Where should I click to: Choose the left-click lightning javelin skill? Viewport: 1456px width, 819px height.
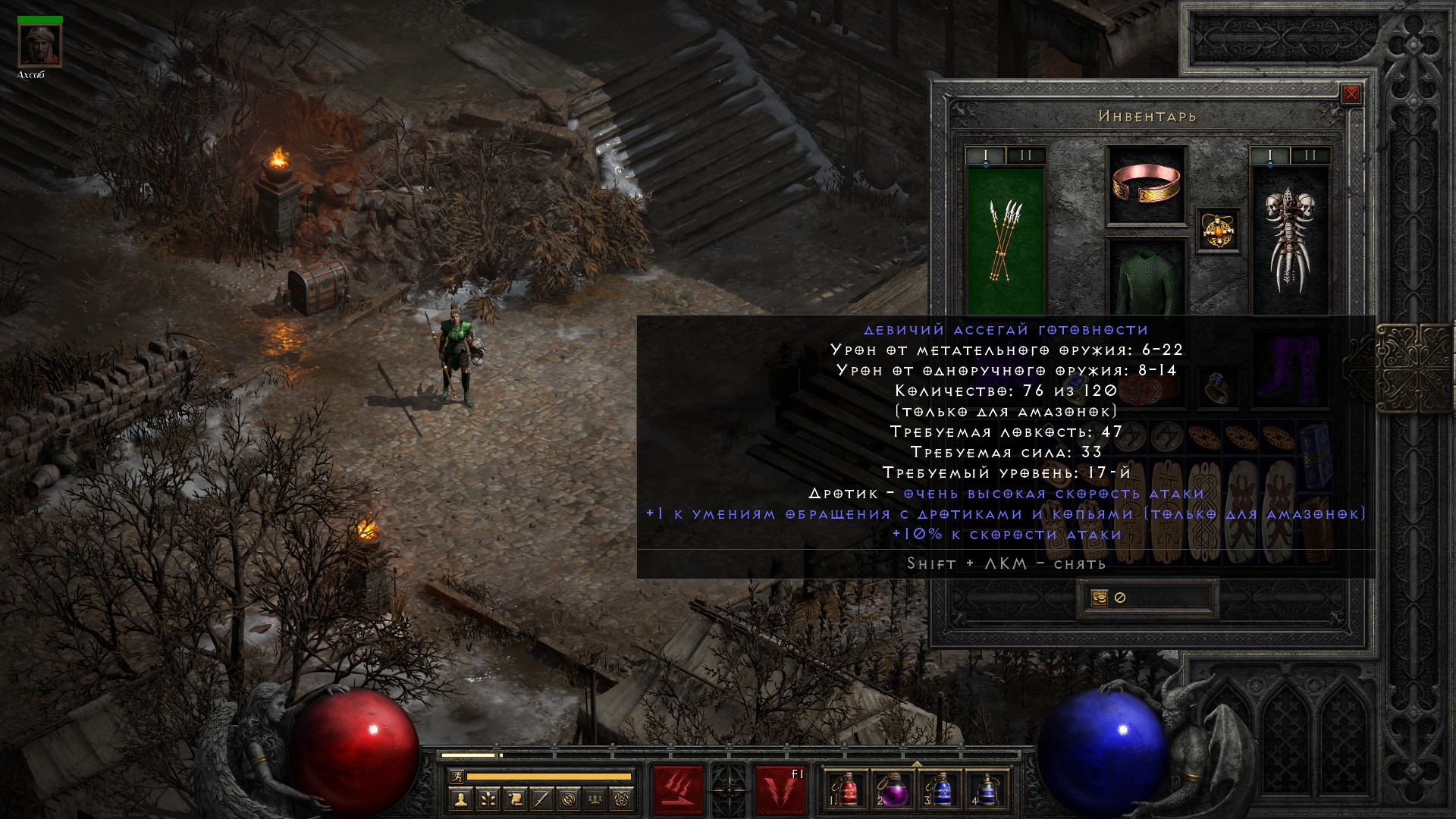click(678, 790)
